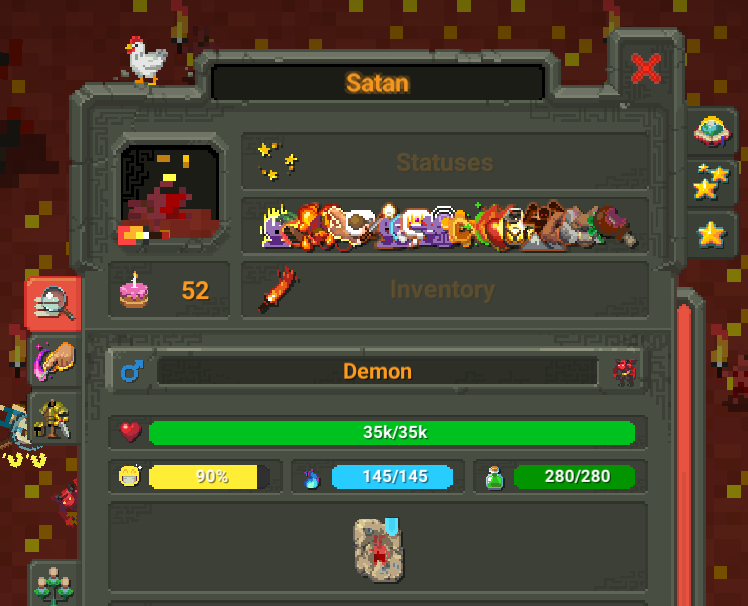Click the UFO icon side tab
Viewport: 748px width, 606px height.
pyautogui.click(x=712, y=131)
